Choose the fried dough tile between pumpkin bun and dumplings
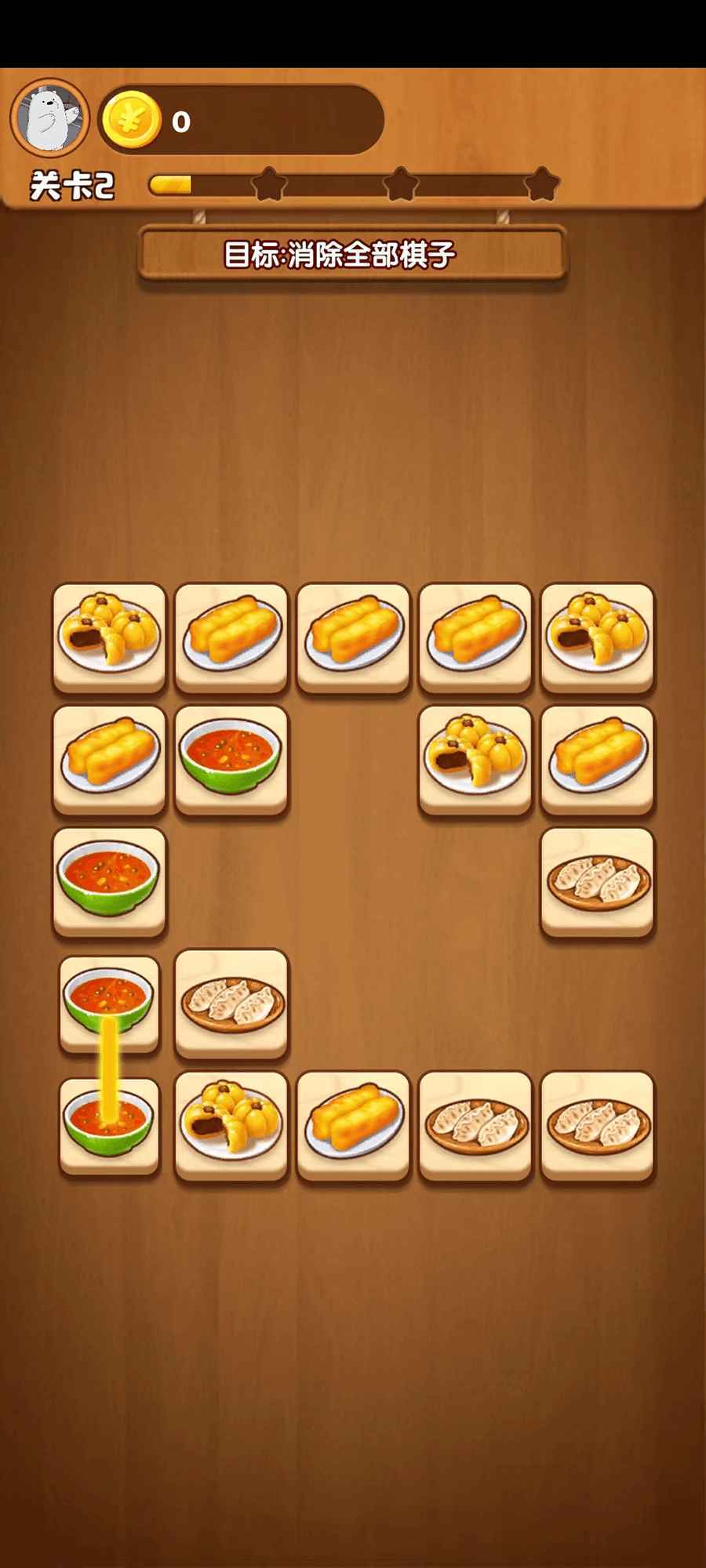 click(x=354, y=1123)
